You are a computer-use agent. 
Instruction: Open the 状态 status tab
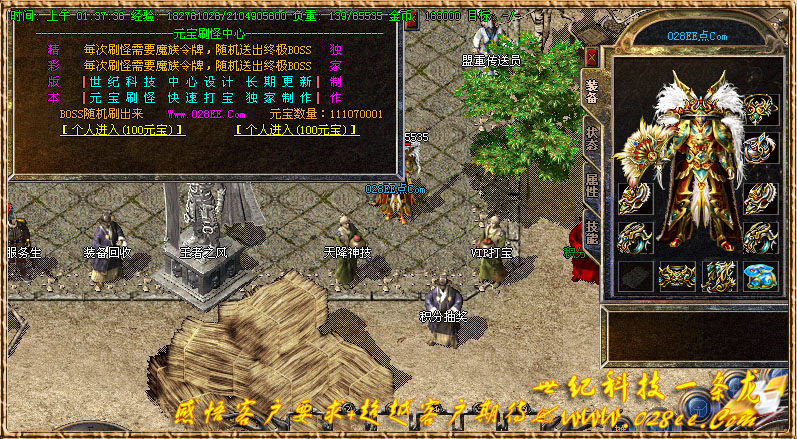591,138
